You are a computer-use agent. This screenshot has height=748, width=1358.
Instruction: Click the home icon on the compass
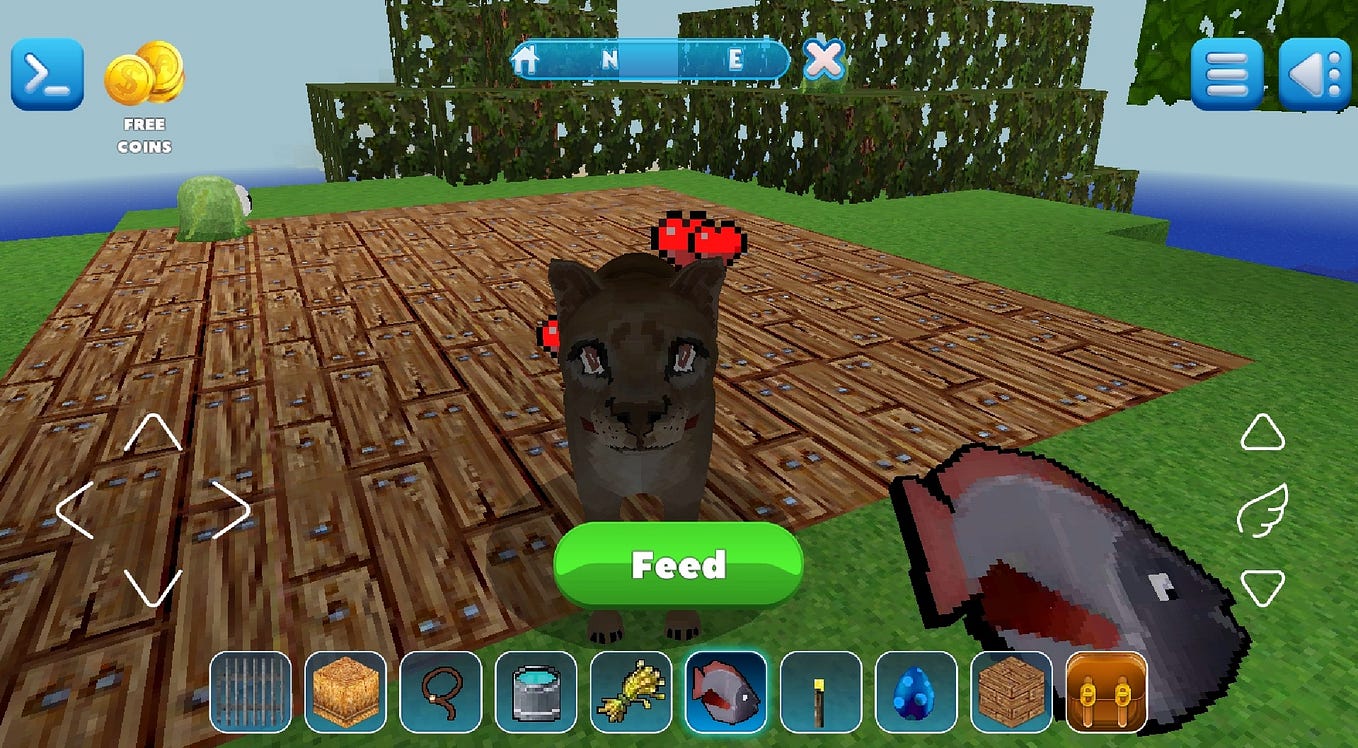point(525,60)
